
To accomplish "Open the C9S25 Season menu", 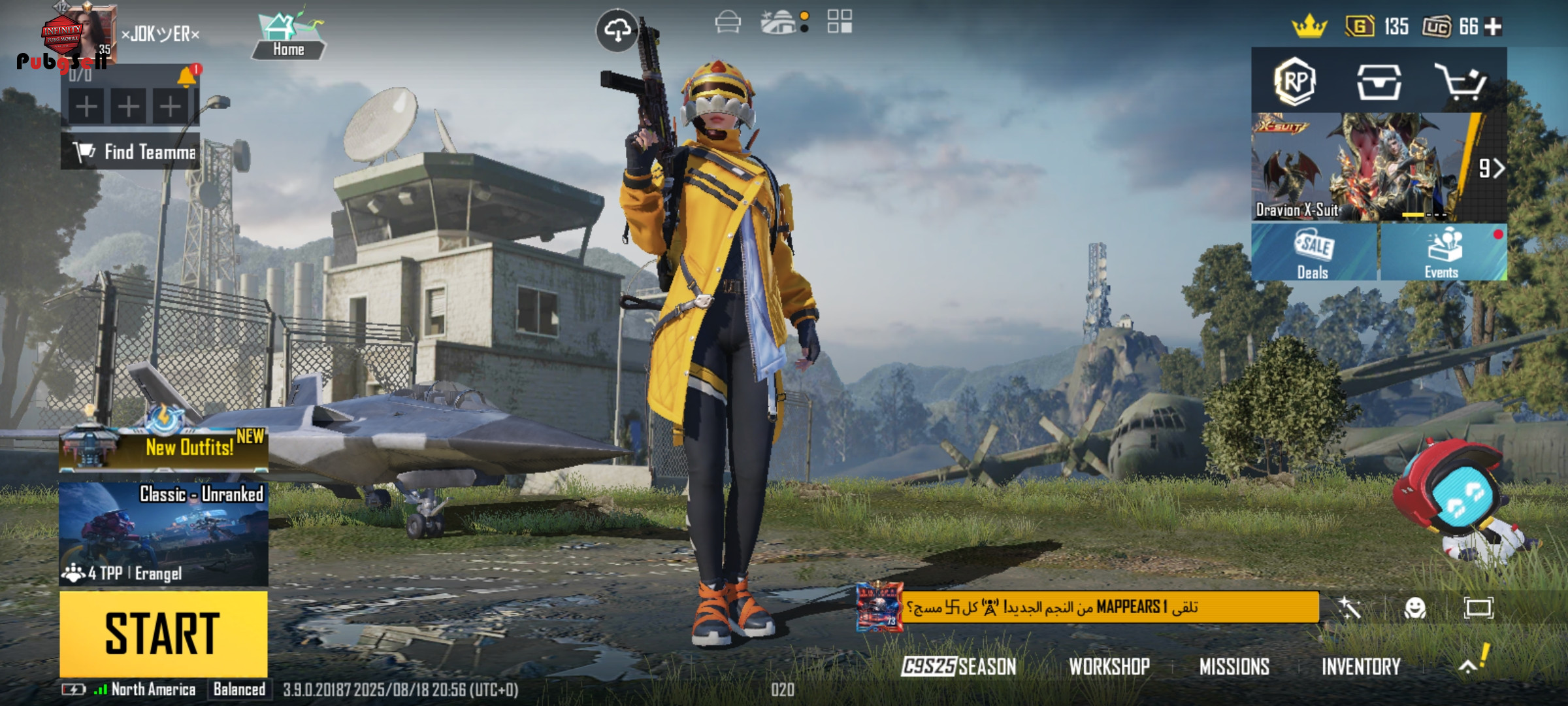I will [x=958, y=667].
